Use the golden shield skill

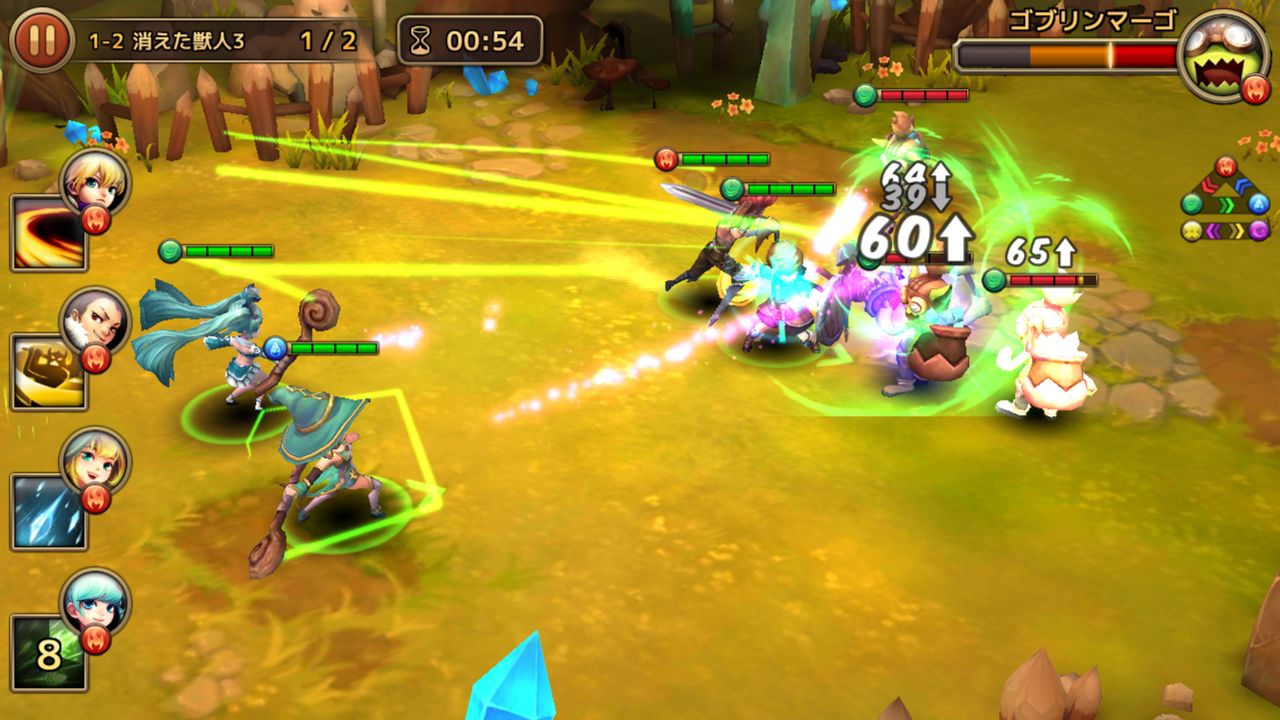pos(48,372)
